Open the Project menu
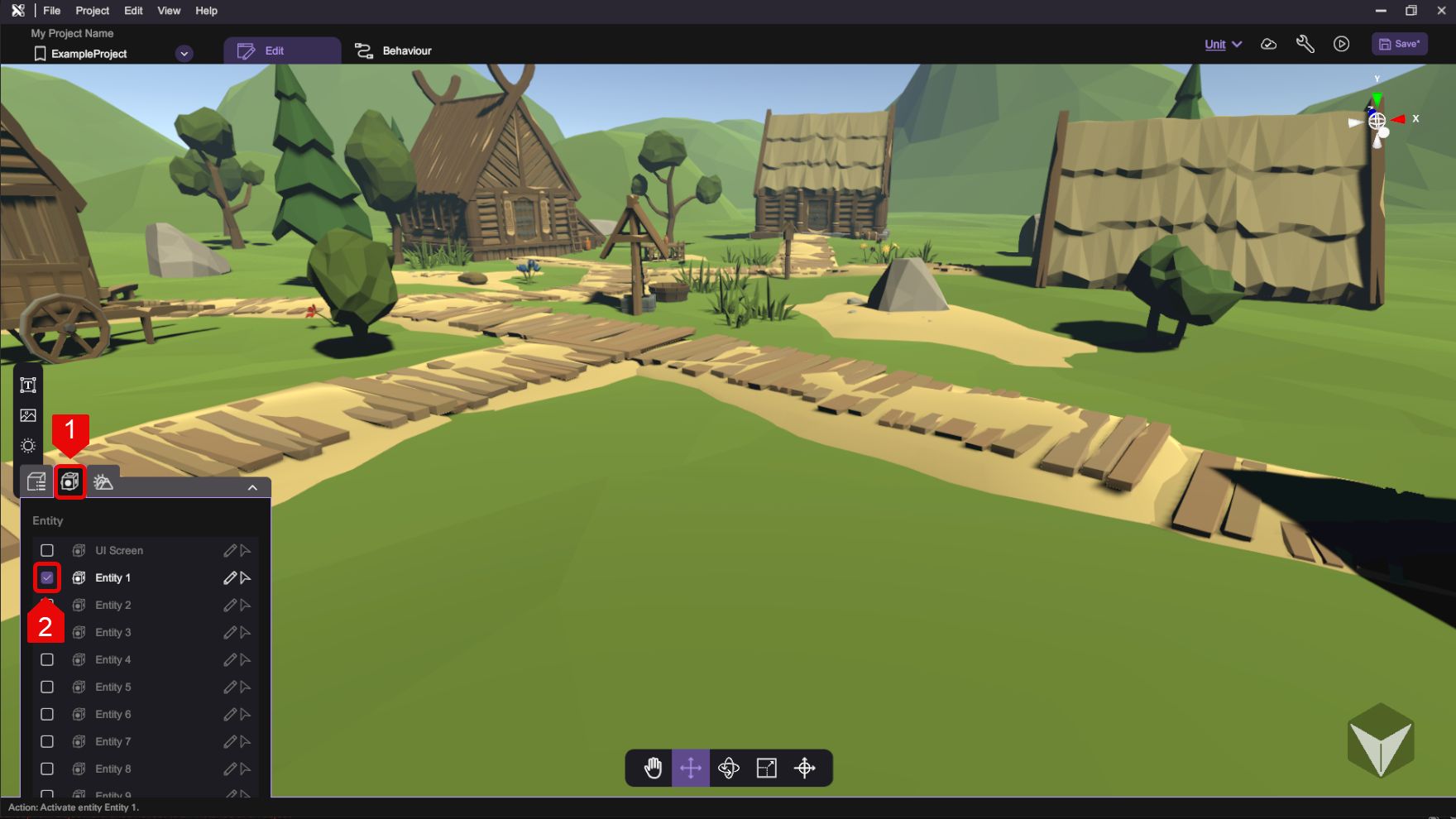 pyautogui.click(x=92, y=11)
